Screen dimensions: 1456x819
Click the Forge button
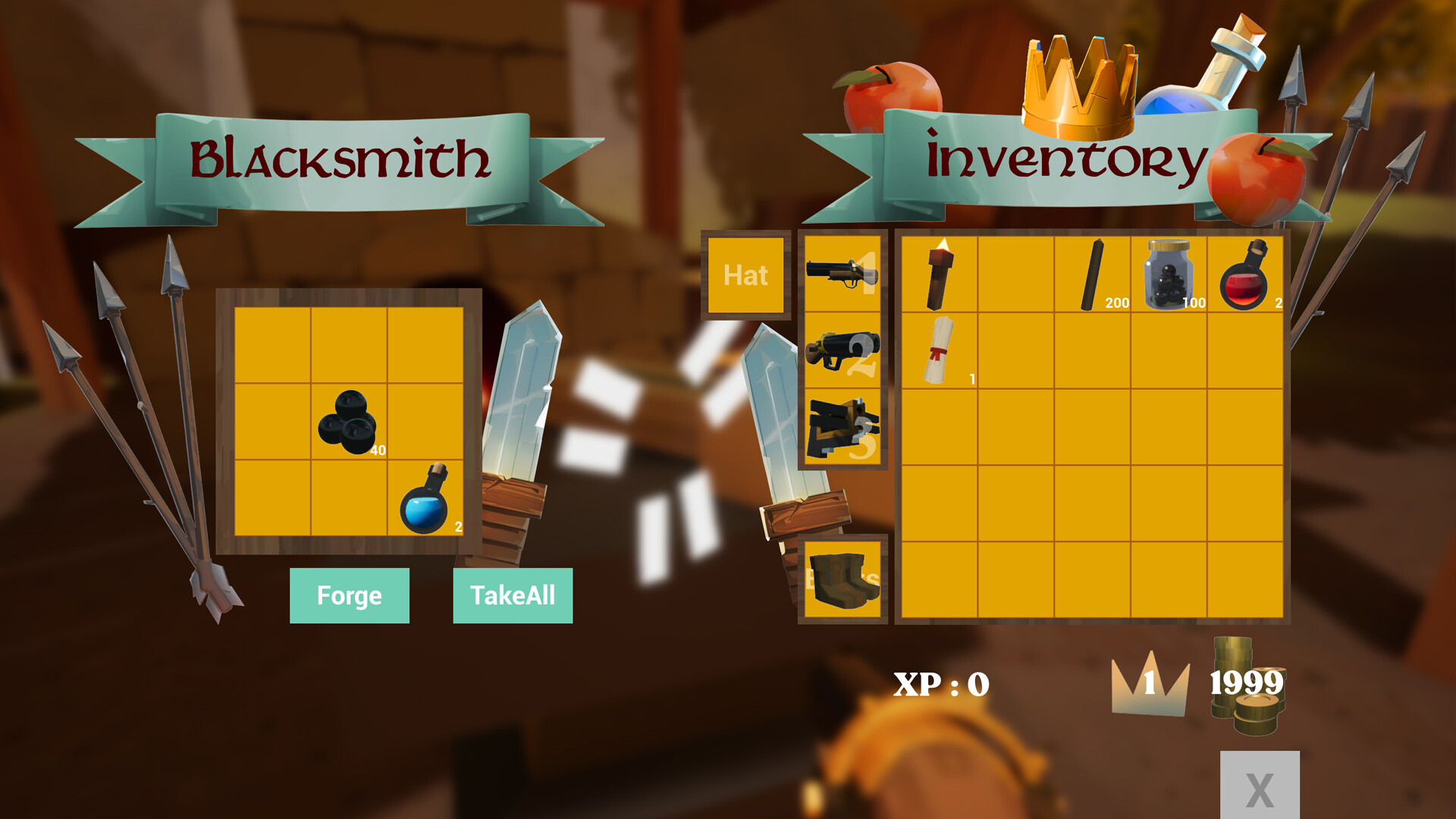(350, 596)
